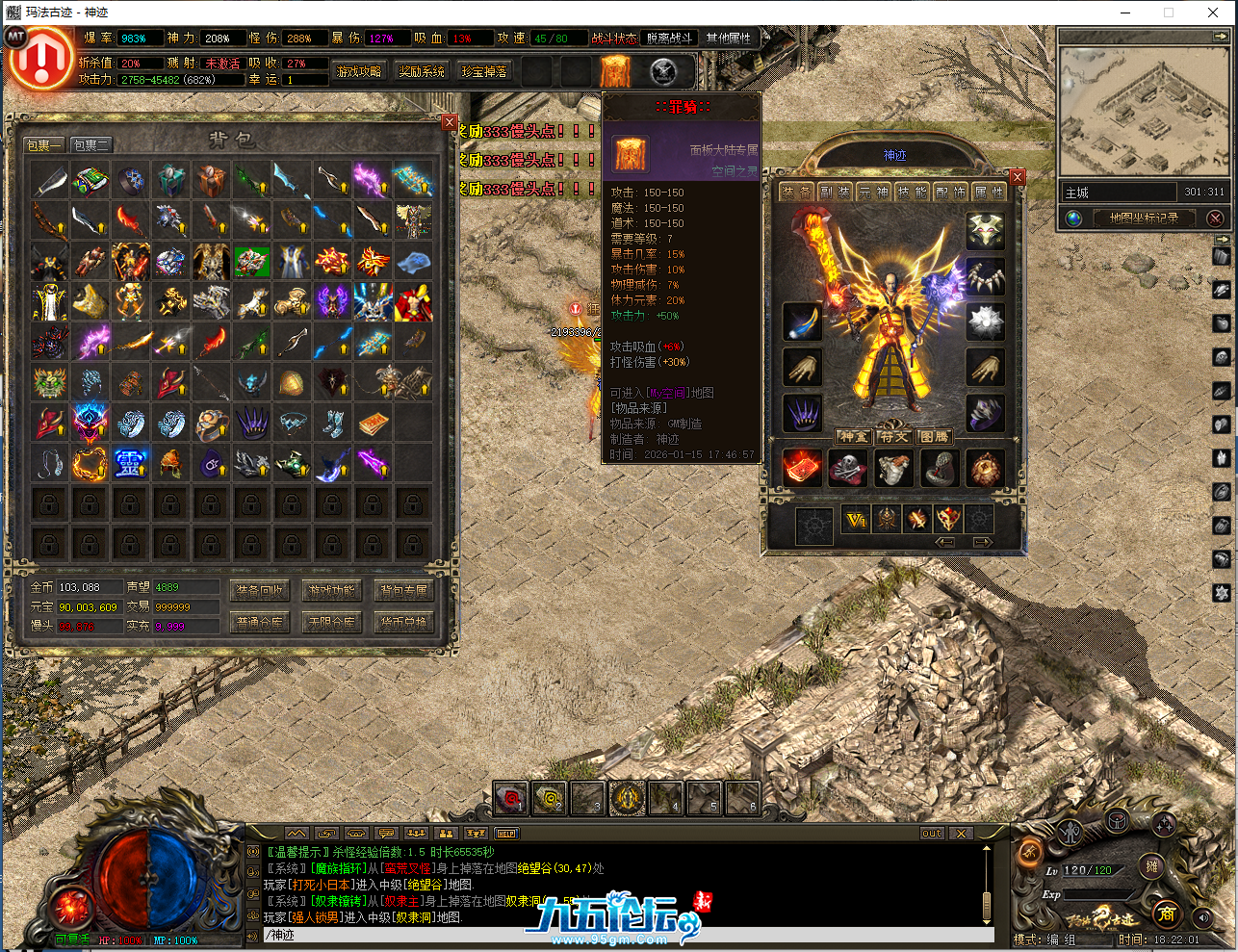Image resolution: width=1238 pixels, height=952 pixels.
Task: Click the 神盒 button under the character
Action: click(x=852, y=437)
